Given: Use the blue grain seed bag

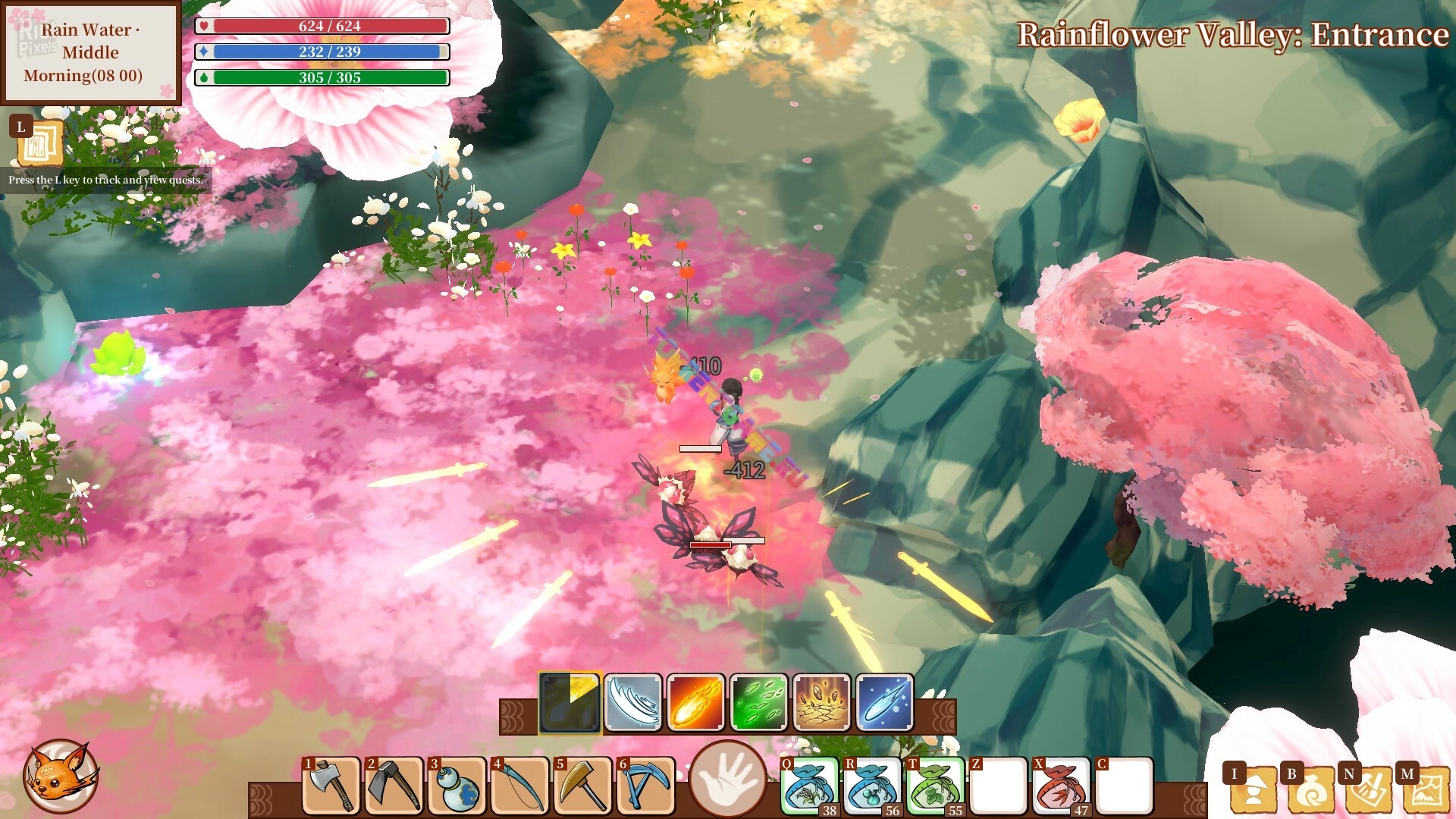Looking at the screenshot, I should (x=809, y=786).
